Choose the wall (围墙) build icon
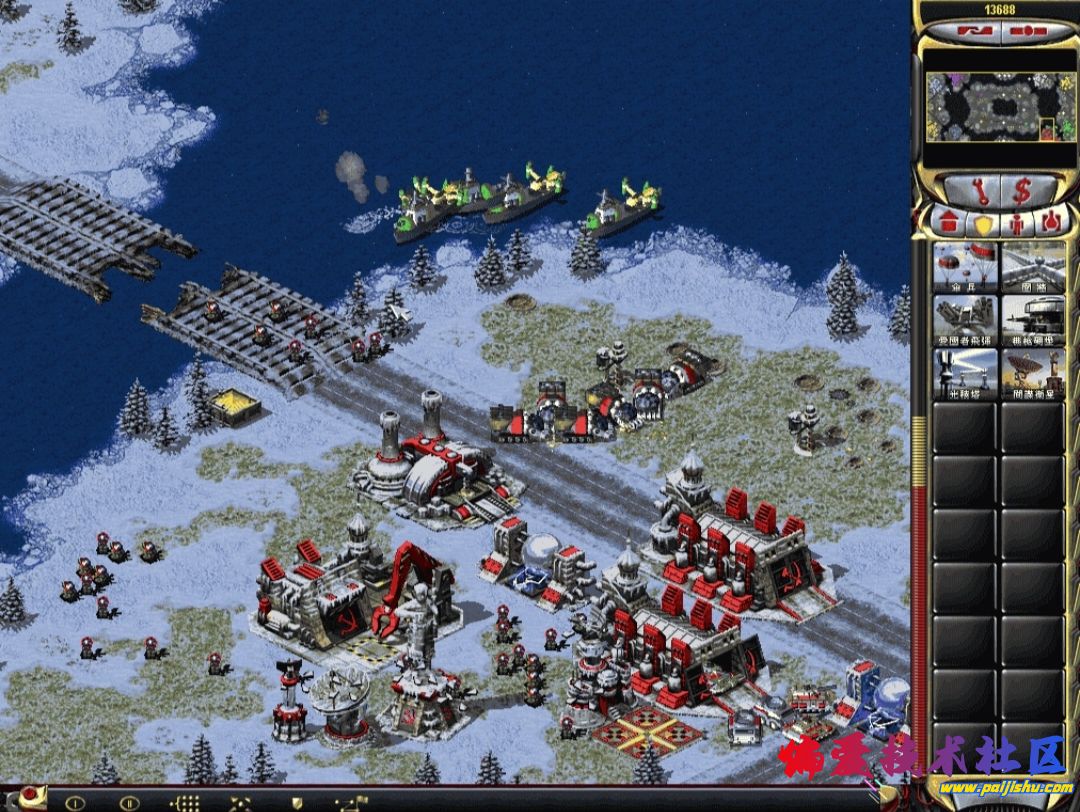 (1033, 267)
